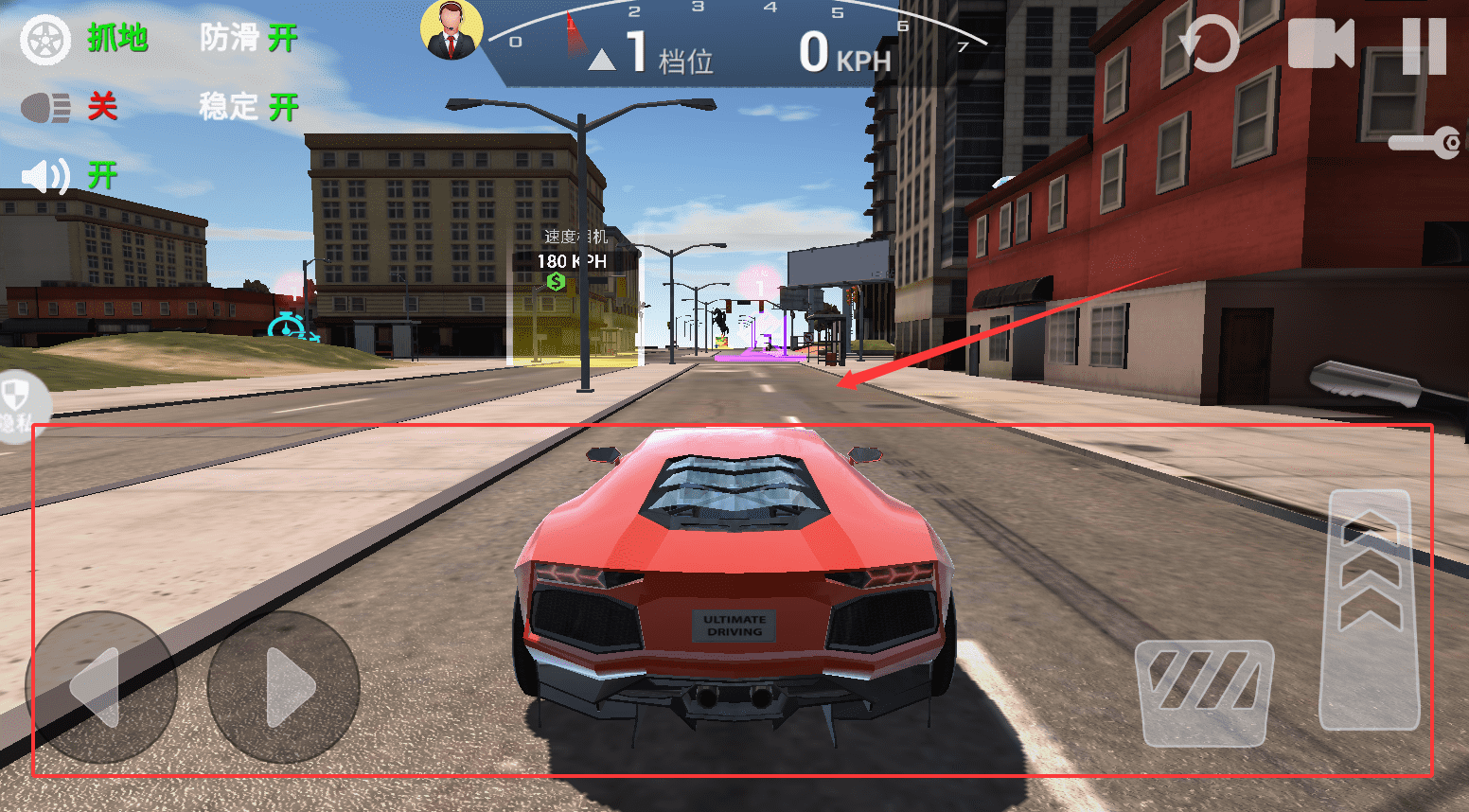
Task: Reset the car with the circular arrow
Action: tap(1209, 44)
